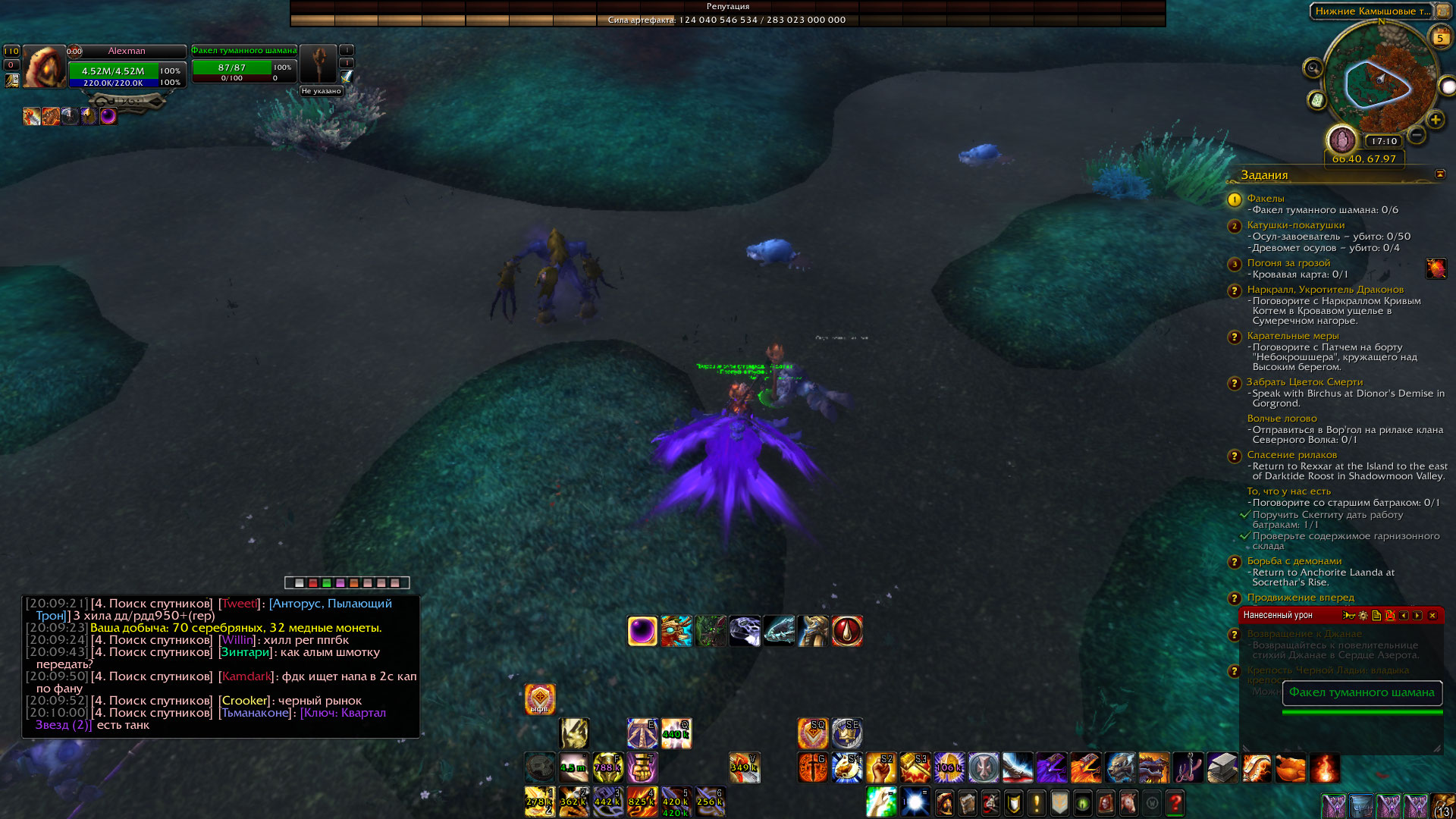Use the red blood drop ability
Viewport: 1456px width, 819px height.
point(847,631)
